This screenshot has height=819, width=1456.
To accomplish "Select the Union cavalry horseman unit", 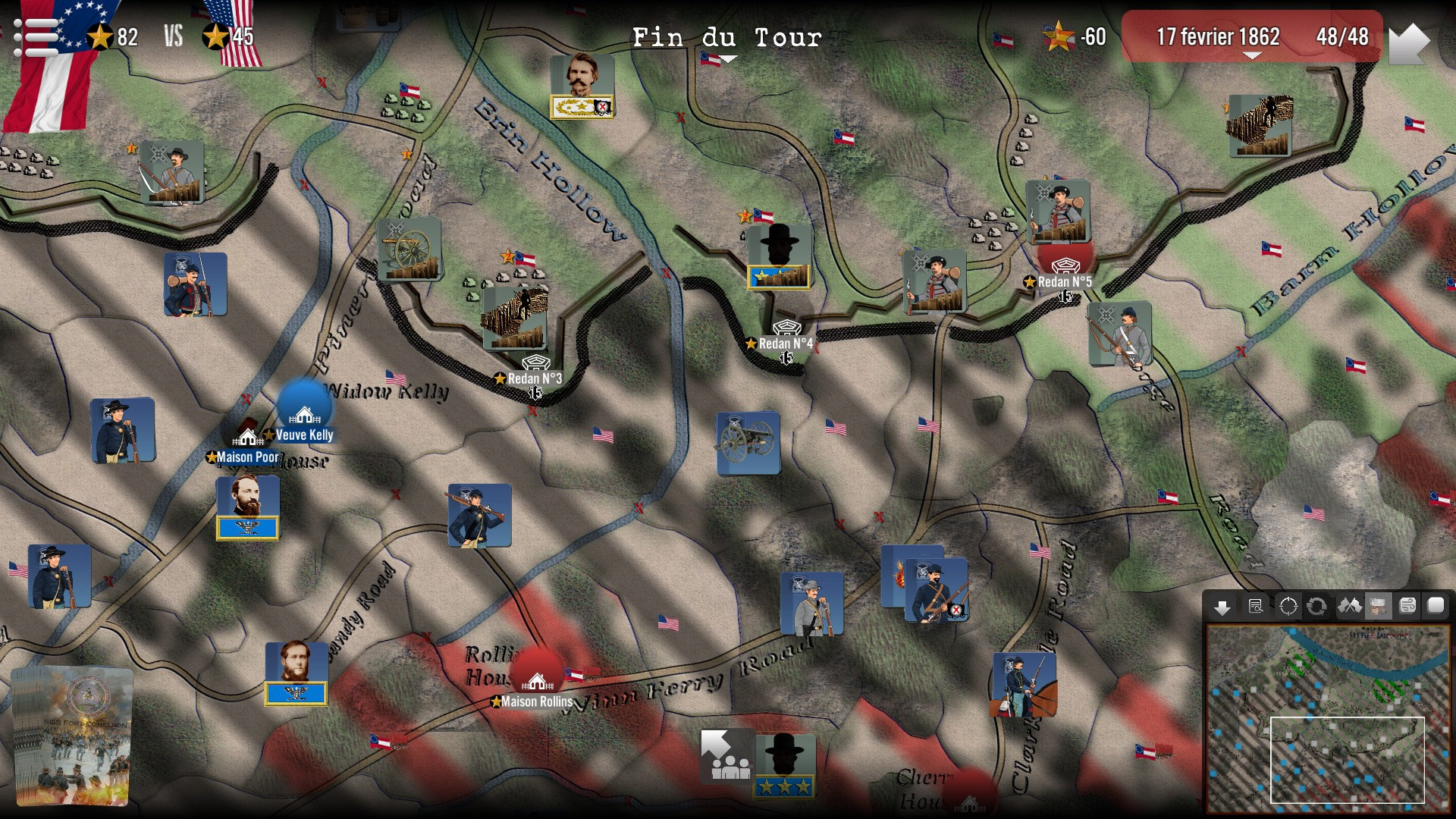I will point(1023,685).
